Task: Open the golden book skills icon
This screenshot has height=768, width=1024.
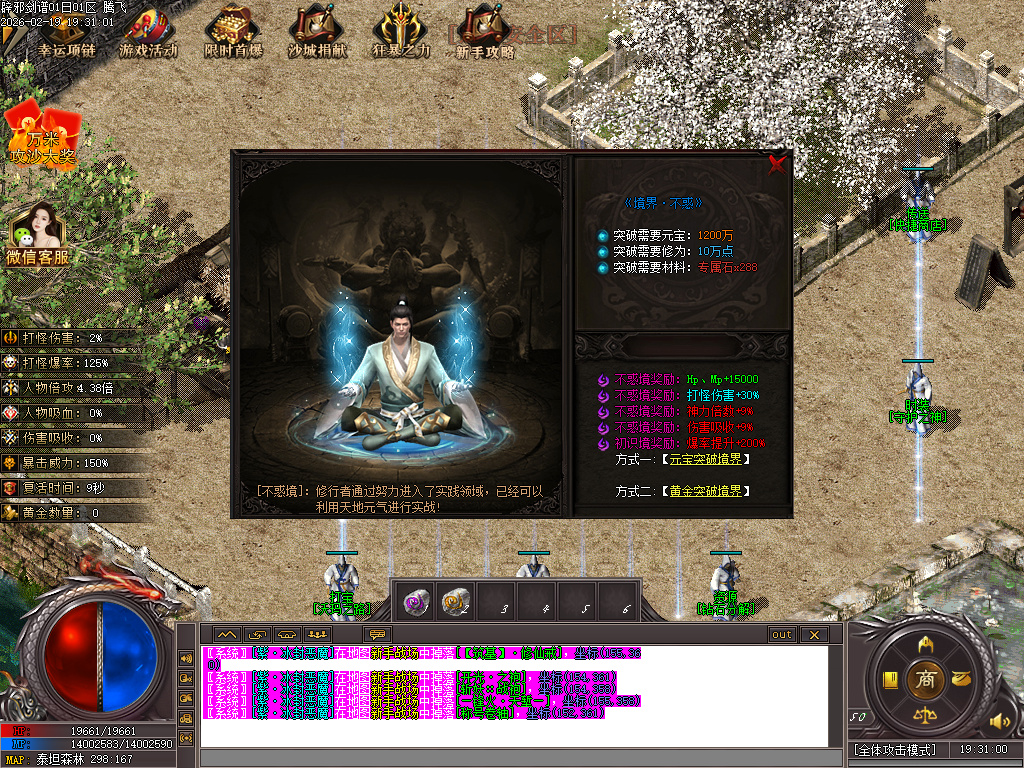Action: [889, 680]
